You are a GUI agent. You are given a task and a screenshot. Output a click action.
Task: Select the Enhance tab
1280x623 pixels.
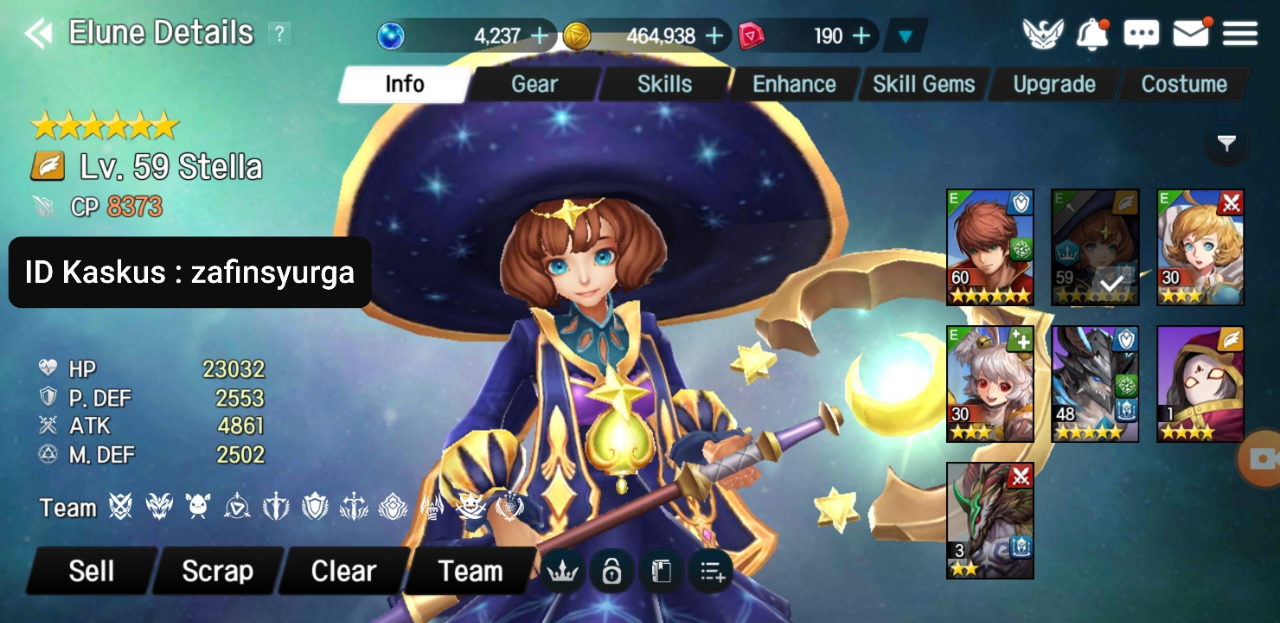pos(794,84)
